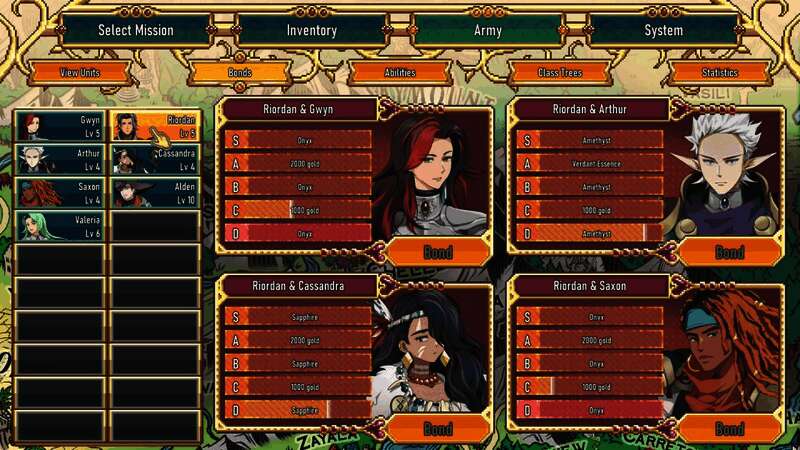Choose Riordan in the unit list
The width and height of the screenshot is (800, 450).
click(x=155, y=126)
